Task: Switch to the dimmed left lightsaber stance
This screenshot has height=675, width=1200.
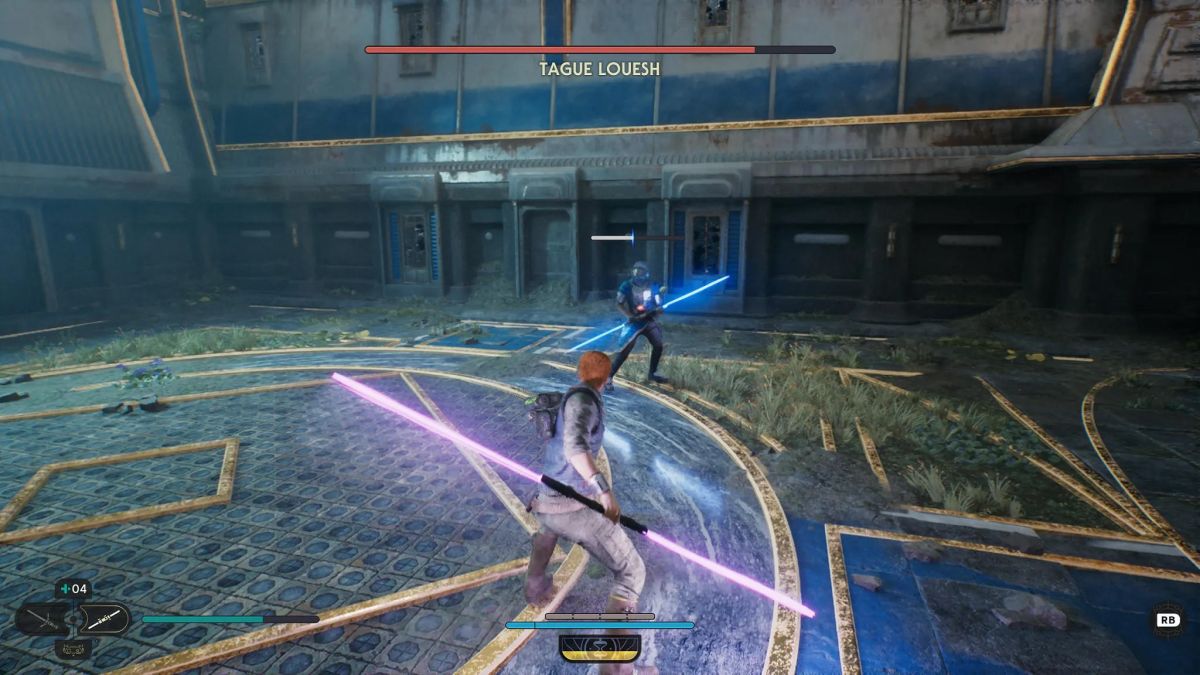Action: coord(42,620)
